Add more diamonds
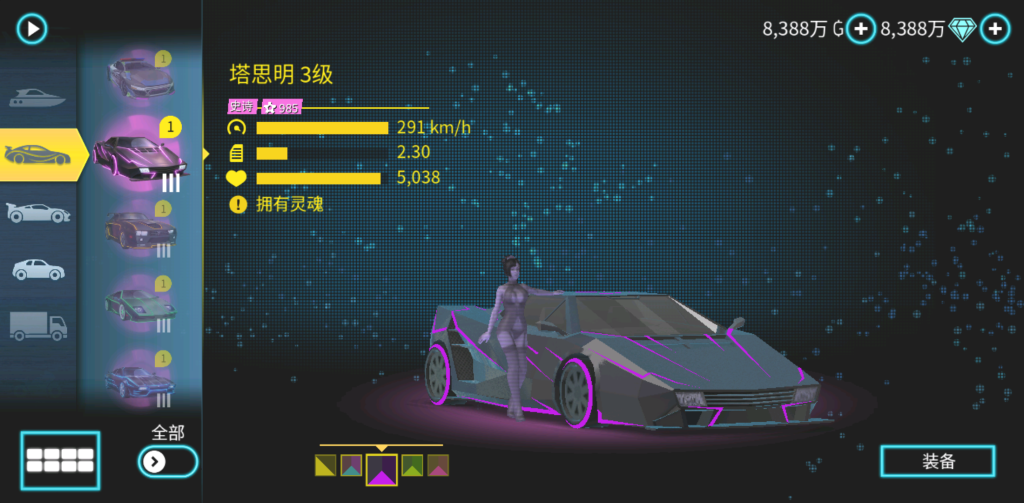The width and height of the screenshot is (1024, 503). pyautogui.click(x=994, y=30)
